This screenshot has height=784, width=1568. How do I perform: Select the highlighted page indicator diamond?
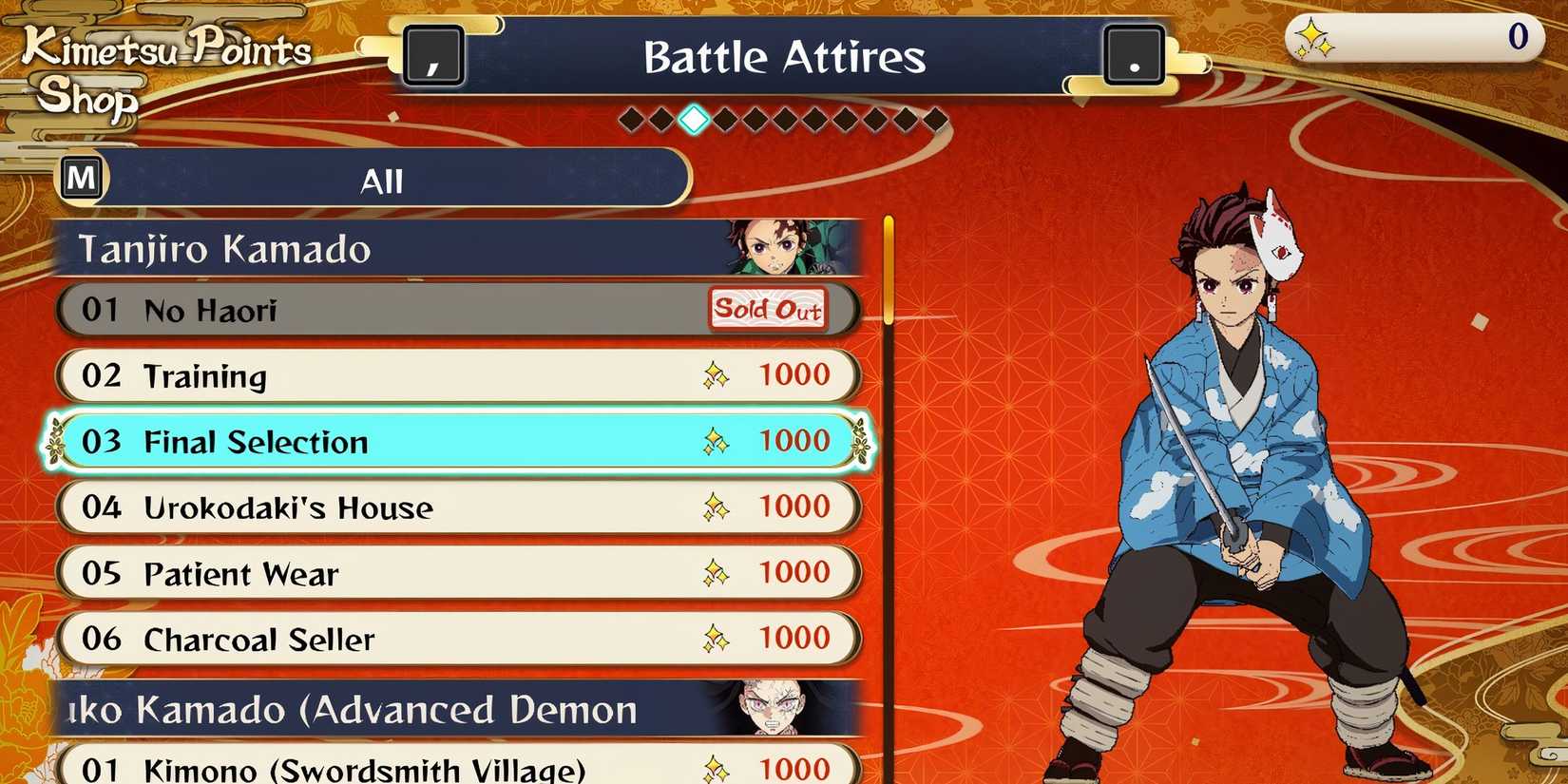tap(694, 120)
